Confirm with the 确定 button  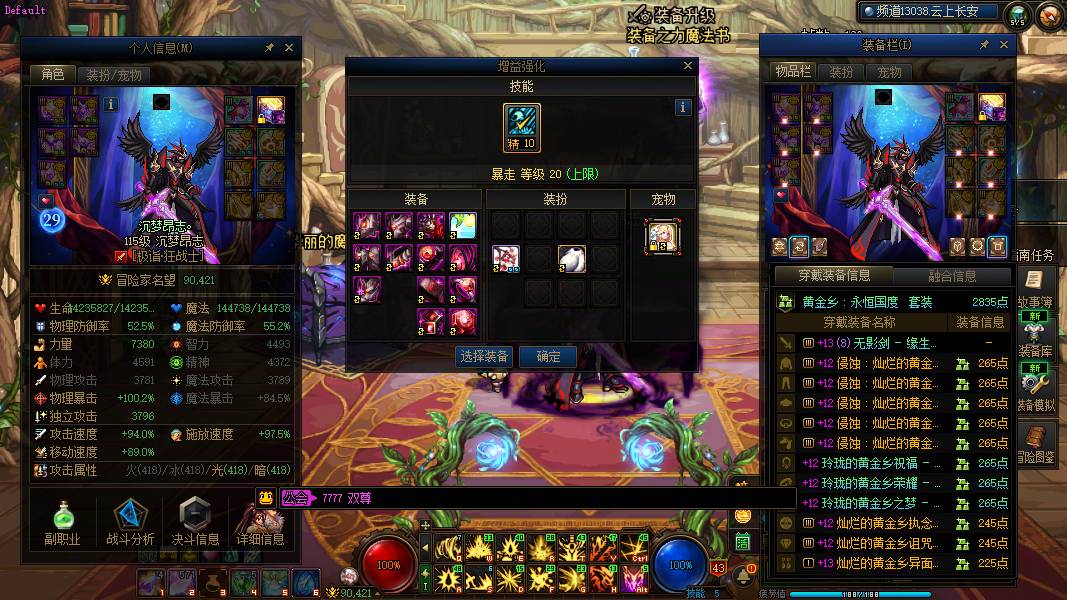pyautogui.click(x=549, y=356)
